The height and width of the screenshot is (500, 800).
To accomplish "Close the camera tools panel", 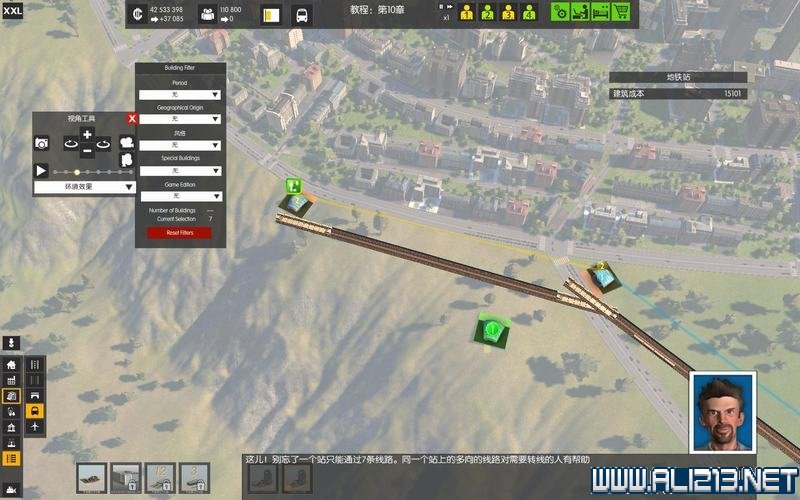I will coord(131,118).
